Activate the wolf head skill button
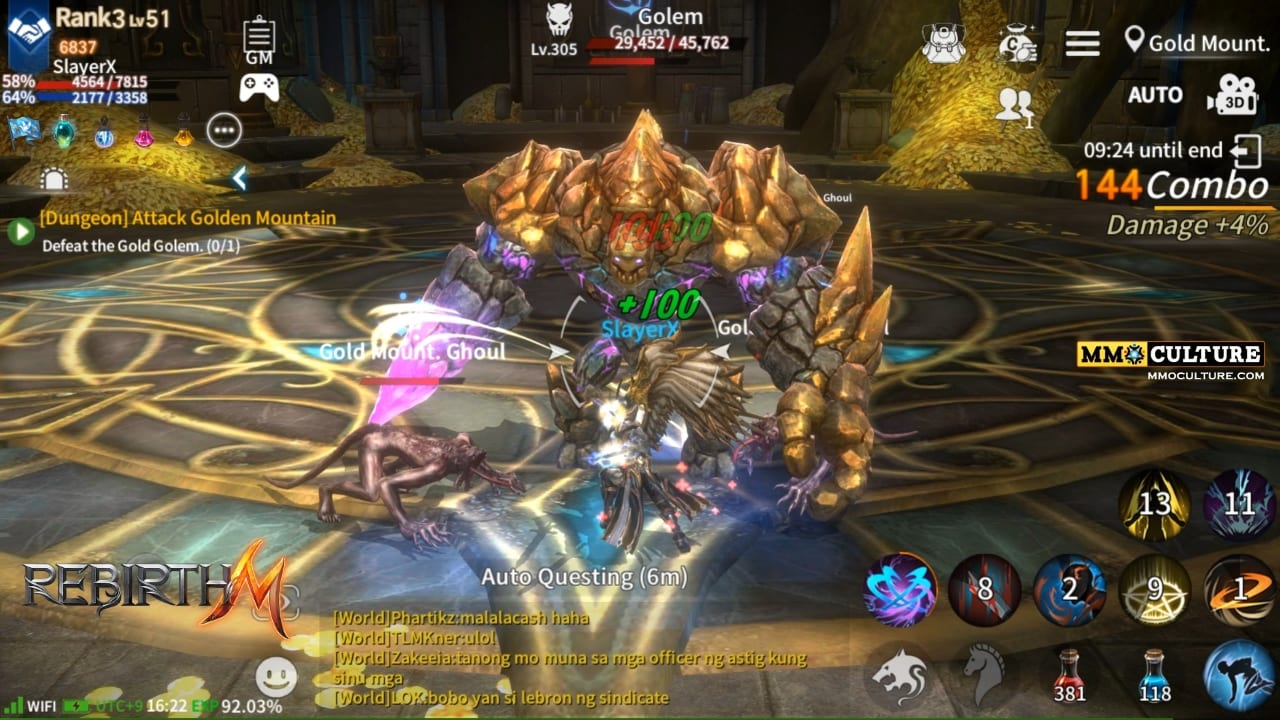The width and height of the screenshot is (1280, 720). coord(900,674)
